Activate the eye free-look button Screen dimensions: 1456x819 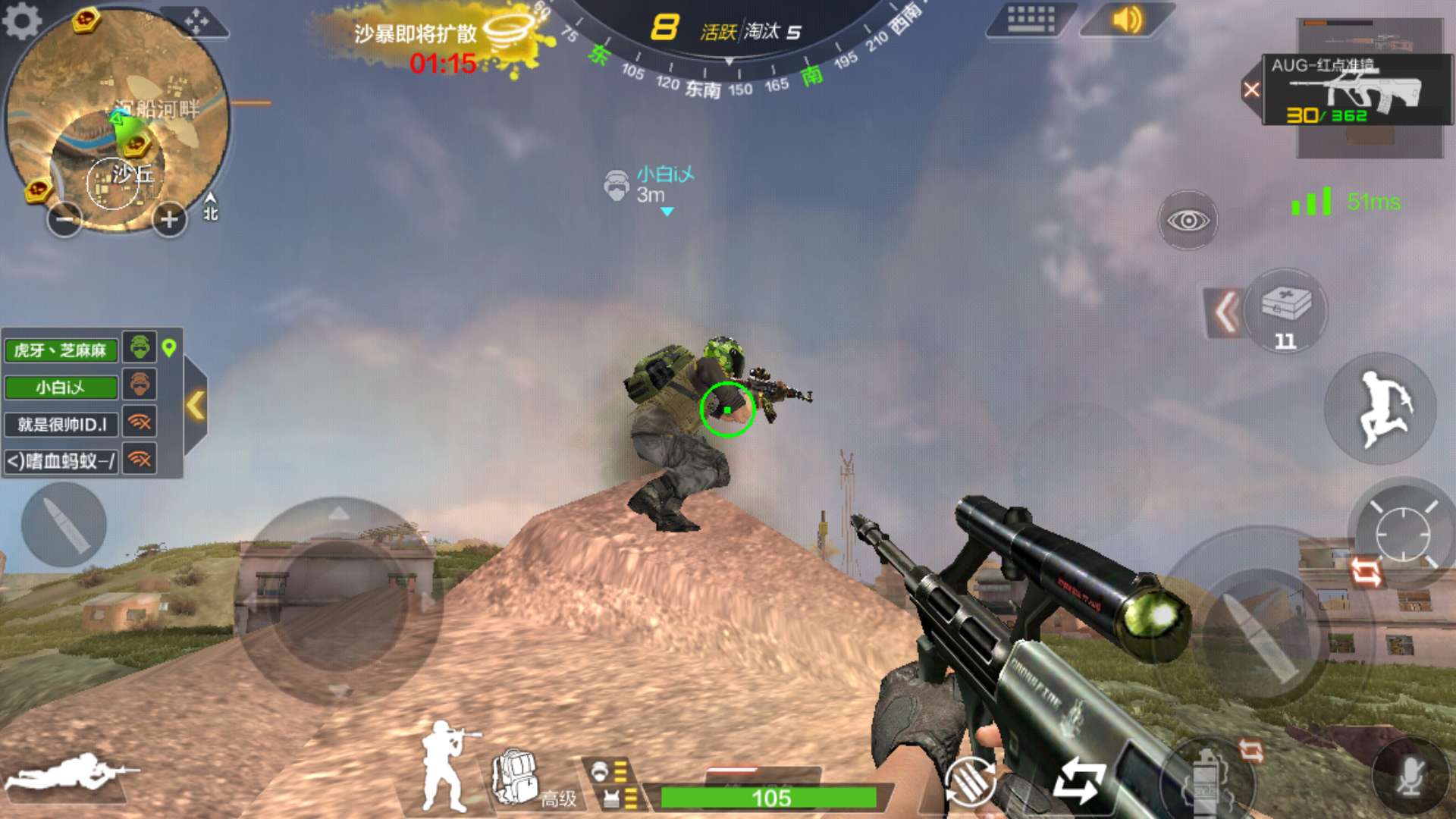click(1188, 220)
